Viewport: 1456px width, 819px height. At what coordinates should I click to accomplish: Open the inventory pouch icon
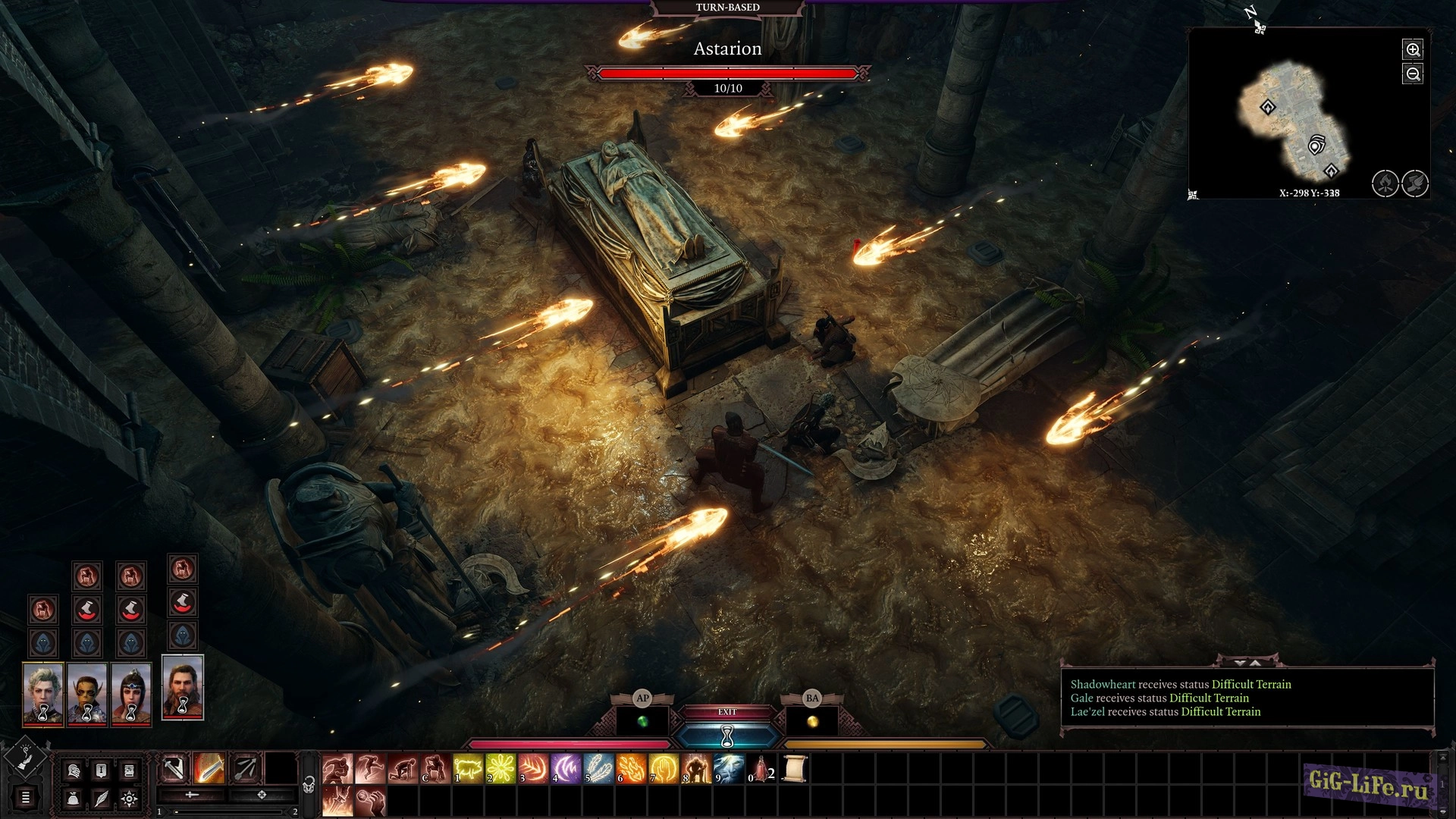coord(73,799)
